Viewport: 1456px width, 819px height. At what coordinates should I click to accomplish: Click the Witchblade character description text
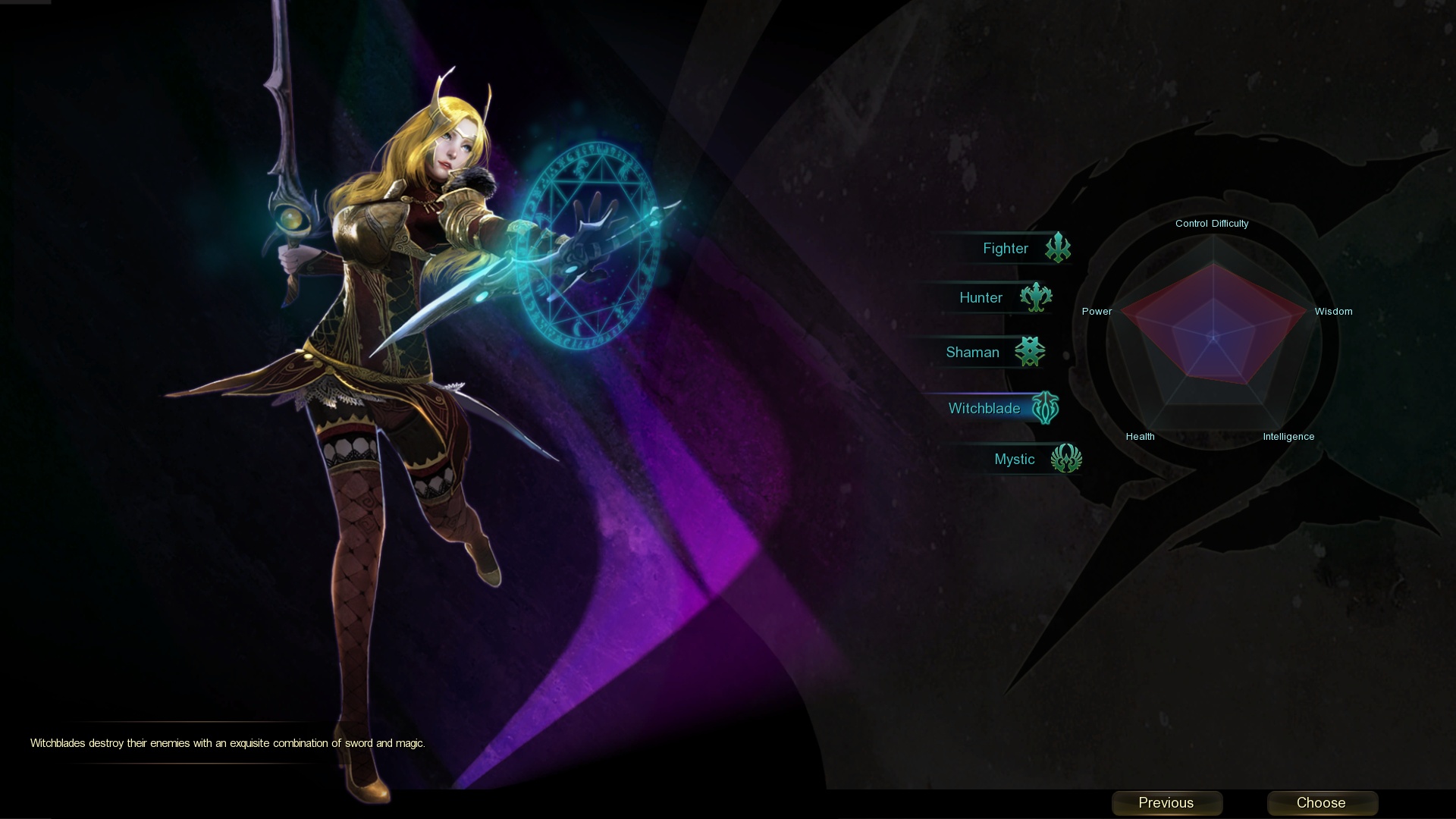click(227, 744)
